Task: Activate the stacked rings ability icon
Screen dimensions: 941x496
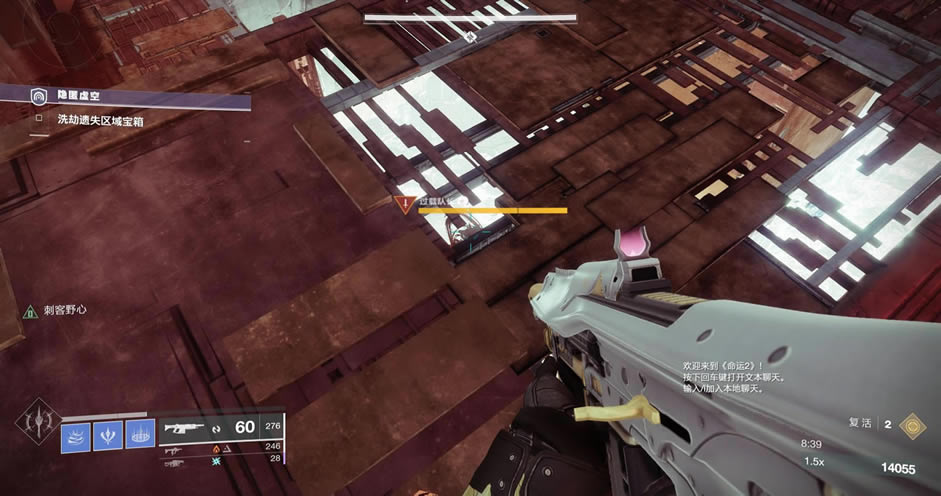Action: click(76, 437)
